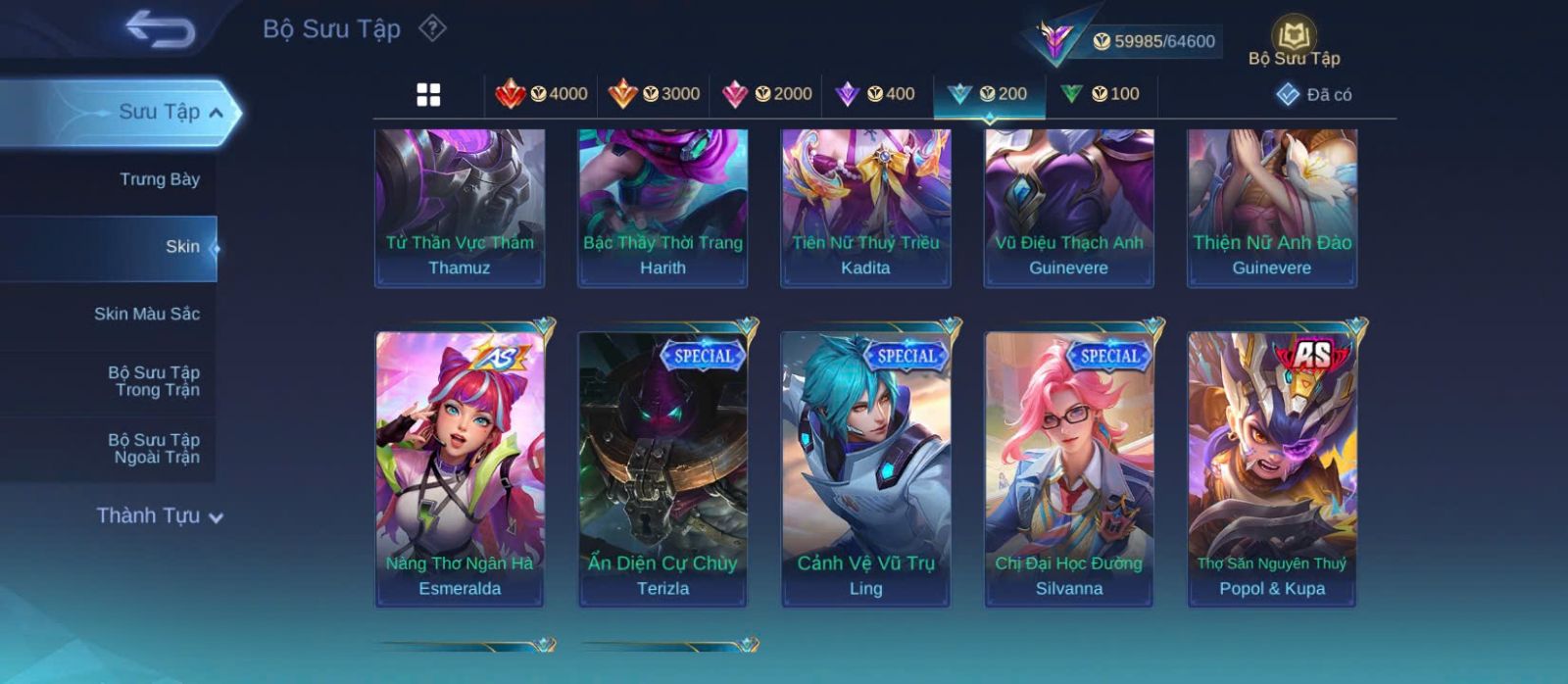Choose the 400 points tier tab
This screenshot has width=1568, height=684.
click(875, 94)
